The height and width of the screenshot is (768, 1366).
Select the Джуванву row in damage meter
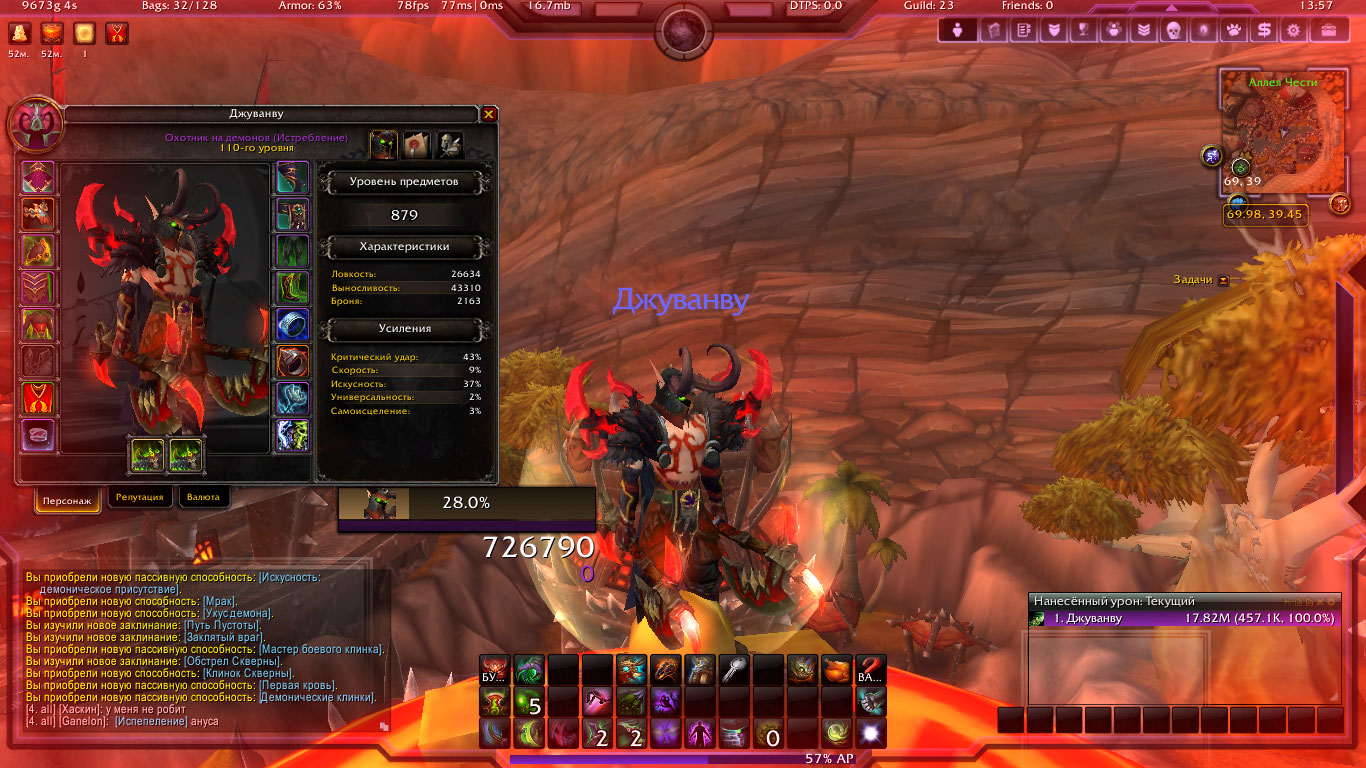[1184, 618]
